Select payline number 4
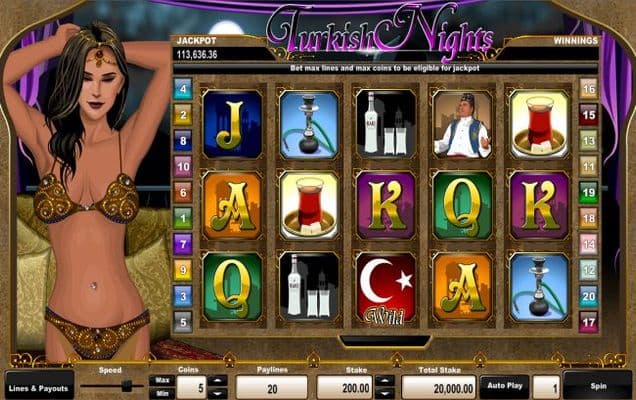Image resolution: width=636 pixels, height=400 pixels. 182,89
